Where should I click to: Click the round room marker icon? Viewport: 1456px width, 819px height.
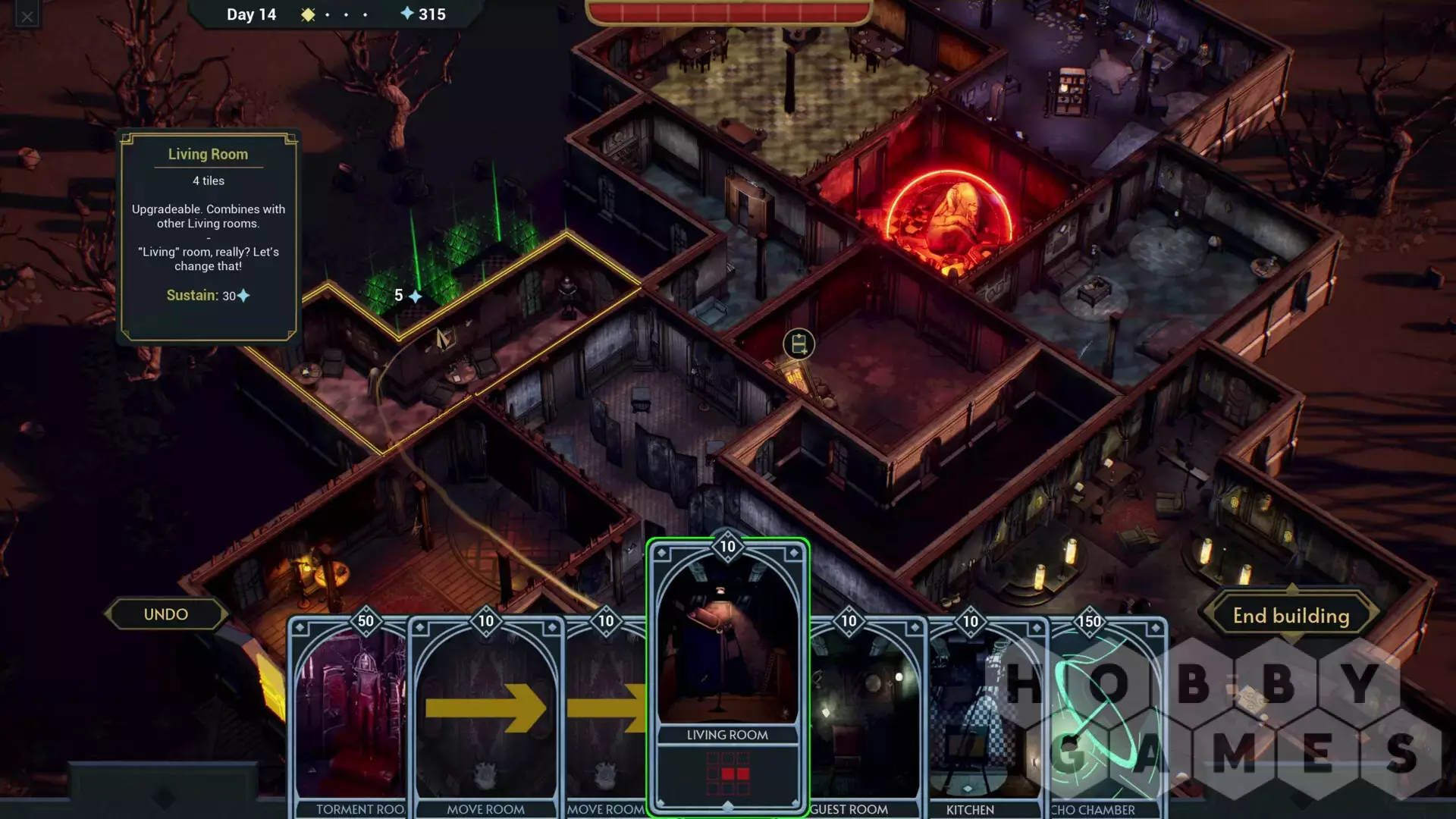pyautogui.click(x=799, y=344)
